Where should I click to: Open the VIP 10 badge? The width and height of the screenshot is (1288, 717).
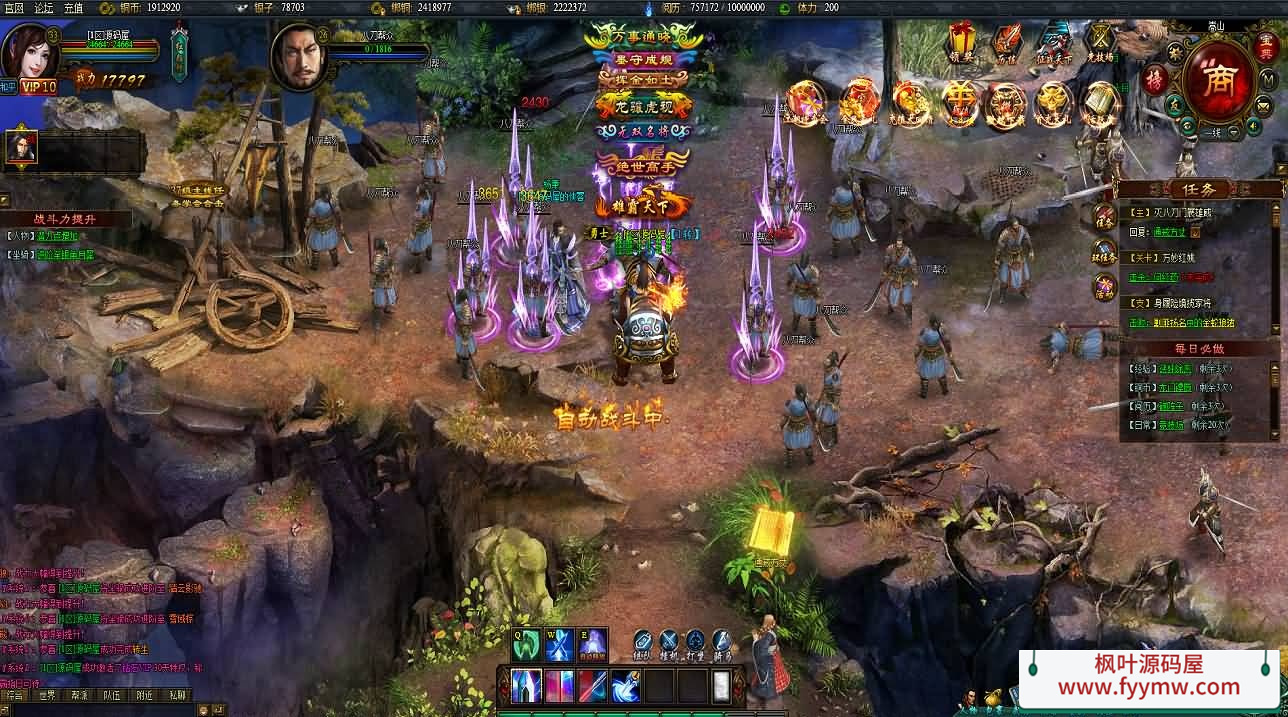tap(39, 87)
